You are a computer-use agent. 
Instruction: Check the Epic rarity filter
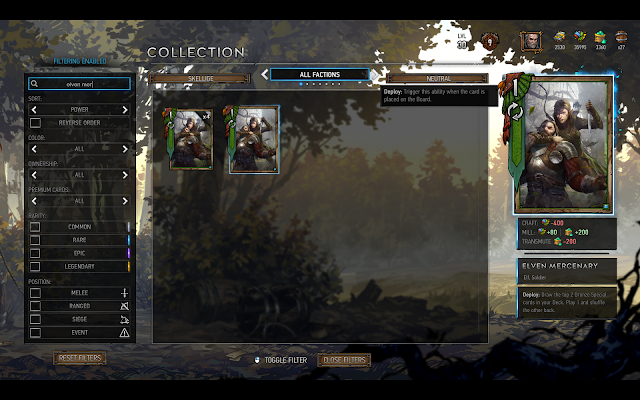point(35,253)
